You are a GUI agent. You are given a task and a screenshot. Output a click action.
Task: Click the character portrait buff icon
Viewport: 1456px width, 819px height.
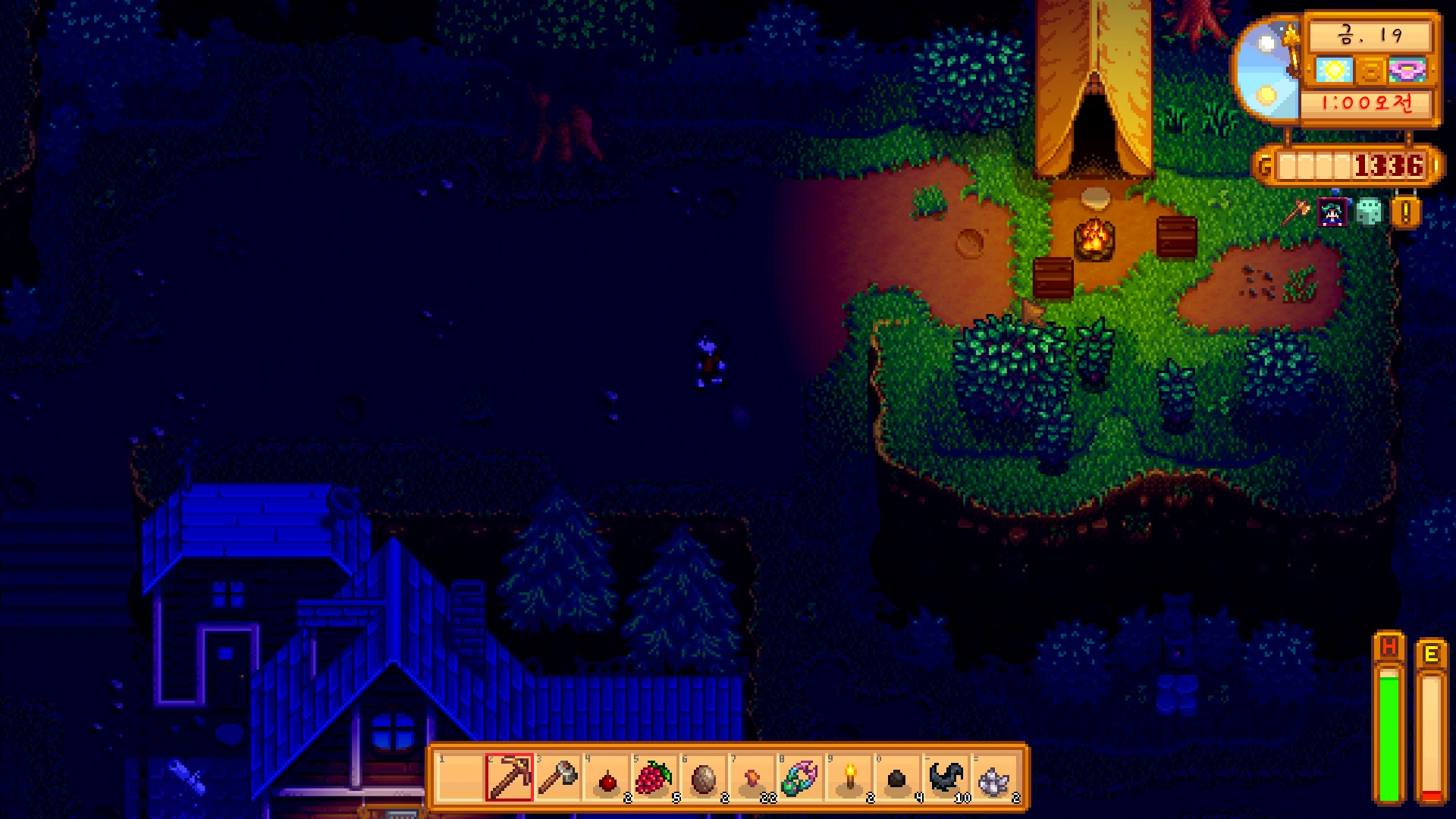tap(1333, 213)
